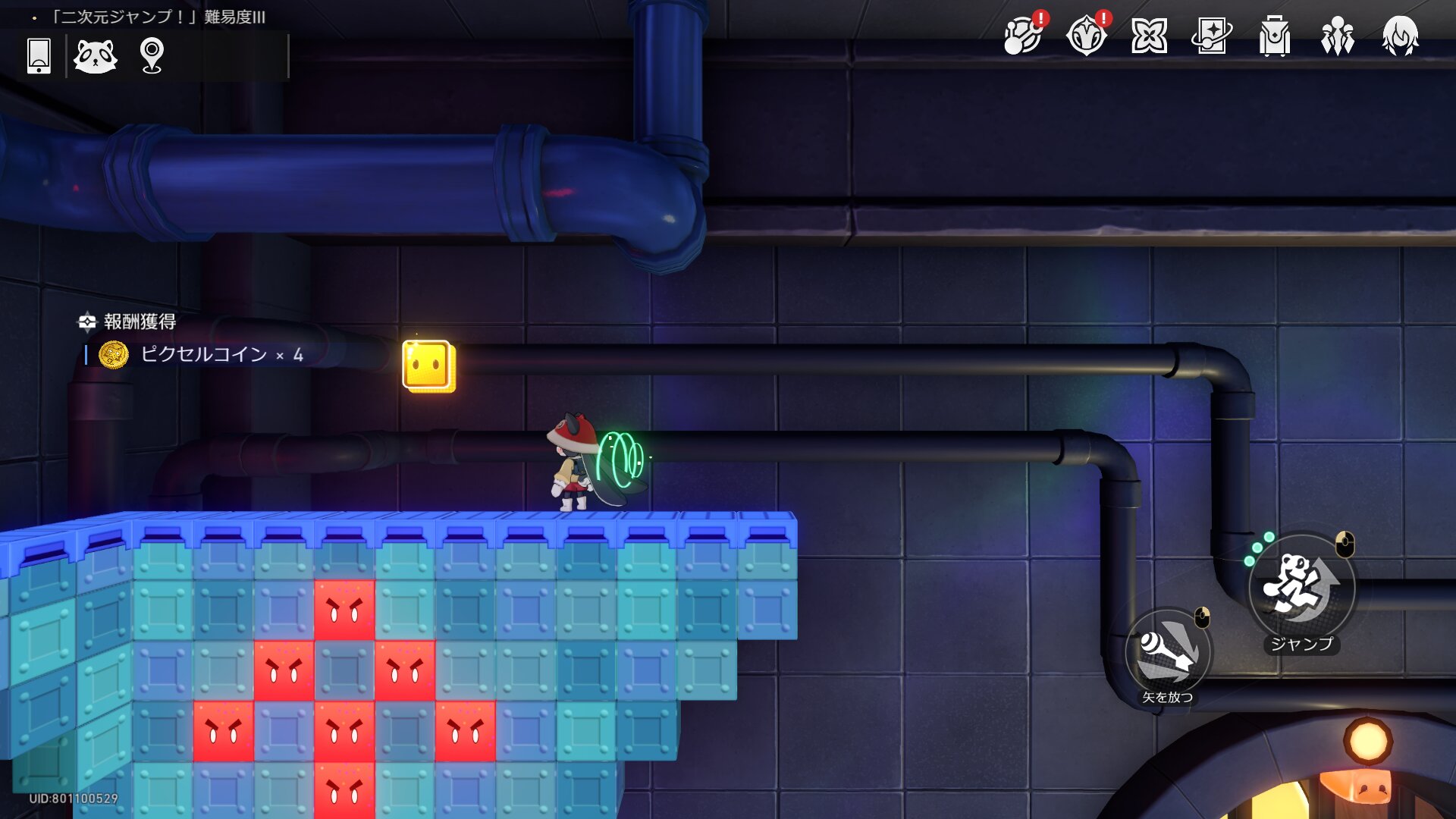
Task: Open the orbit-shaped icon with red alert
Action: (1023, 36)
